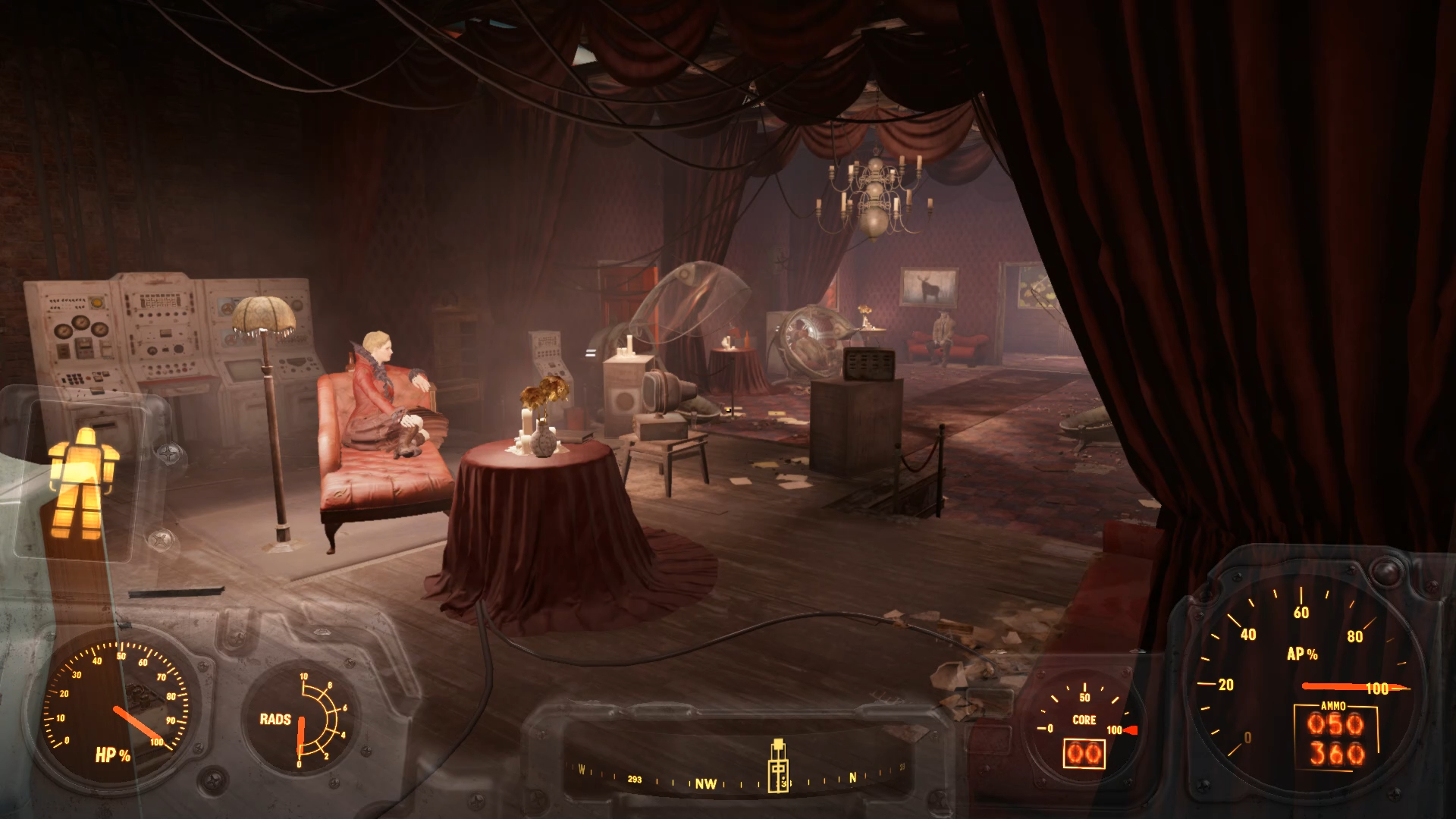
Task: Click the power armor condition figure
Action: (83, 482)
